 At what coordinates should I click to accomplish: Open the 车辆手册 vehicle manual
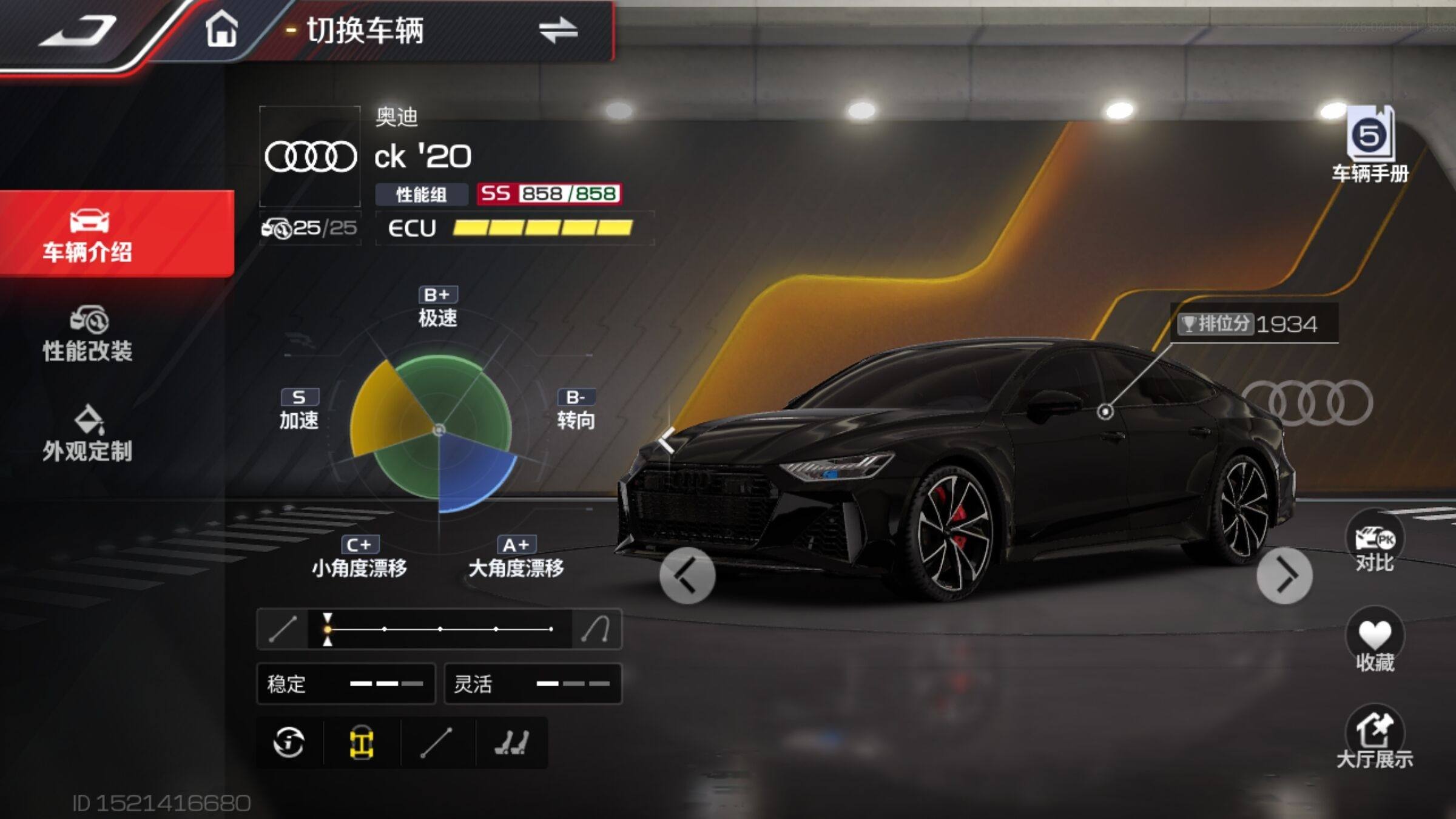coord(1370,146)
